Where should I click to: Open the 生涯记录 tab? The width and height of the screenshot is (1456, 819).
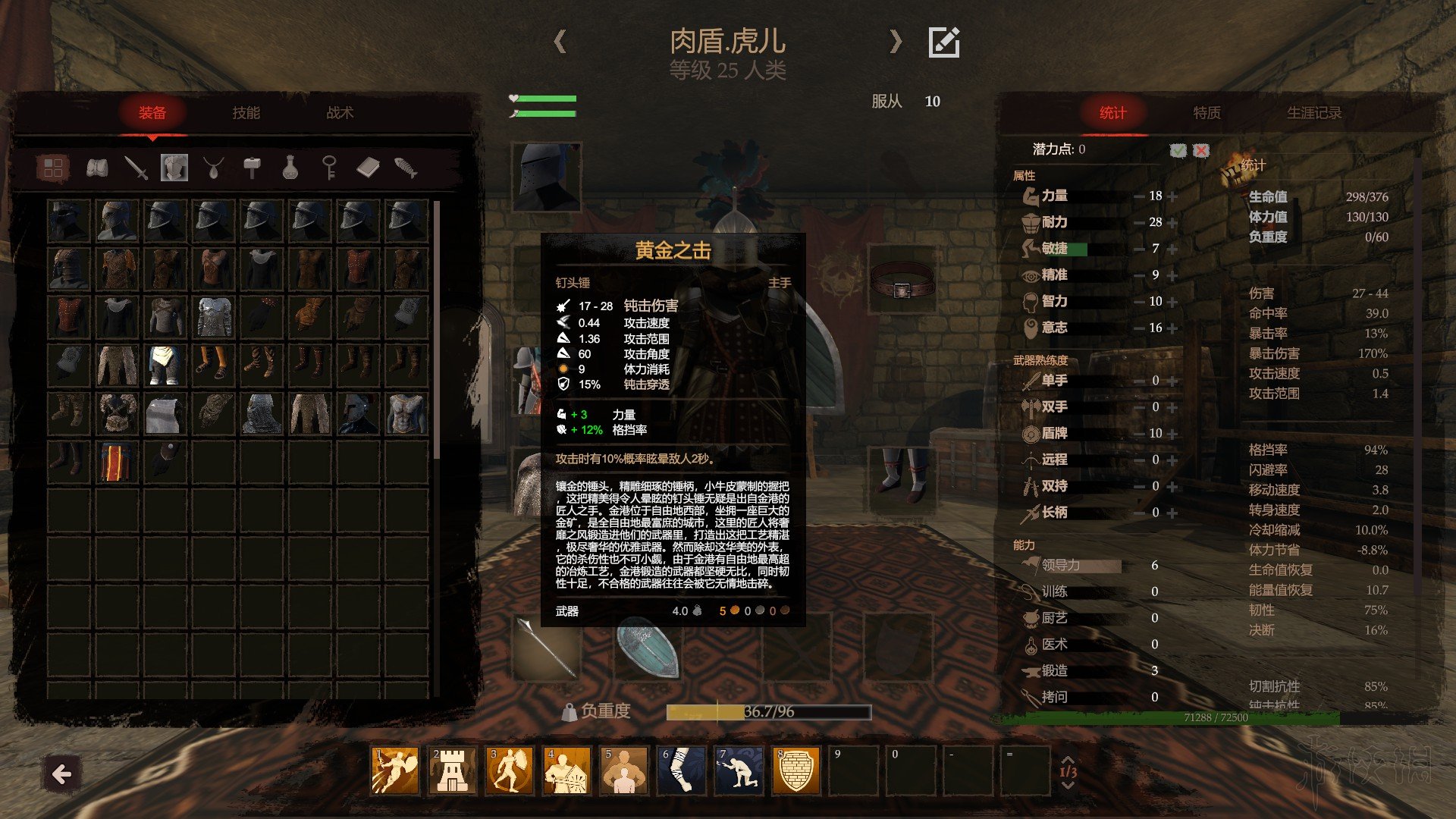pos(1314,113)
